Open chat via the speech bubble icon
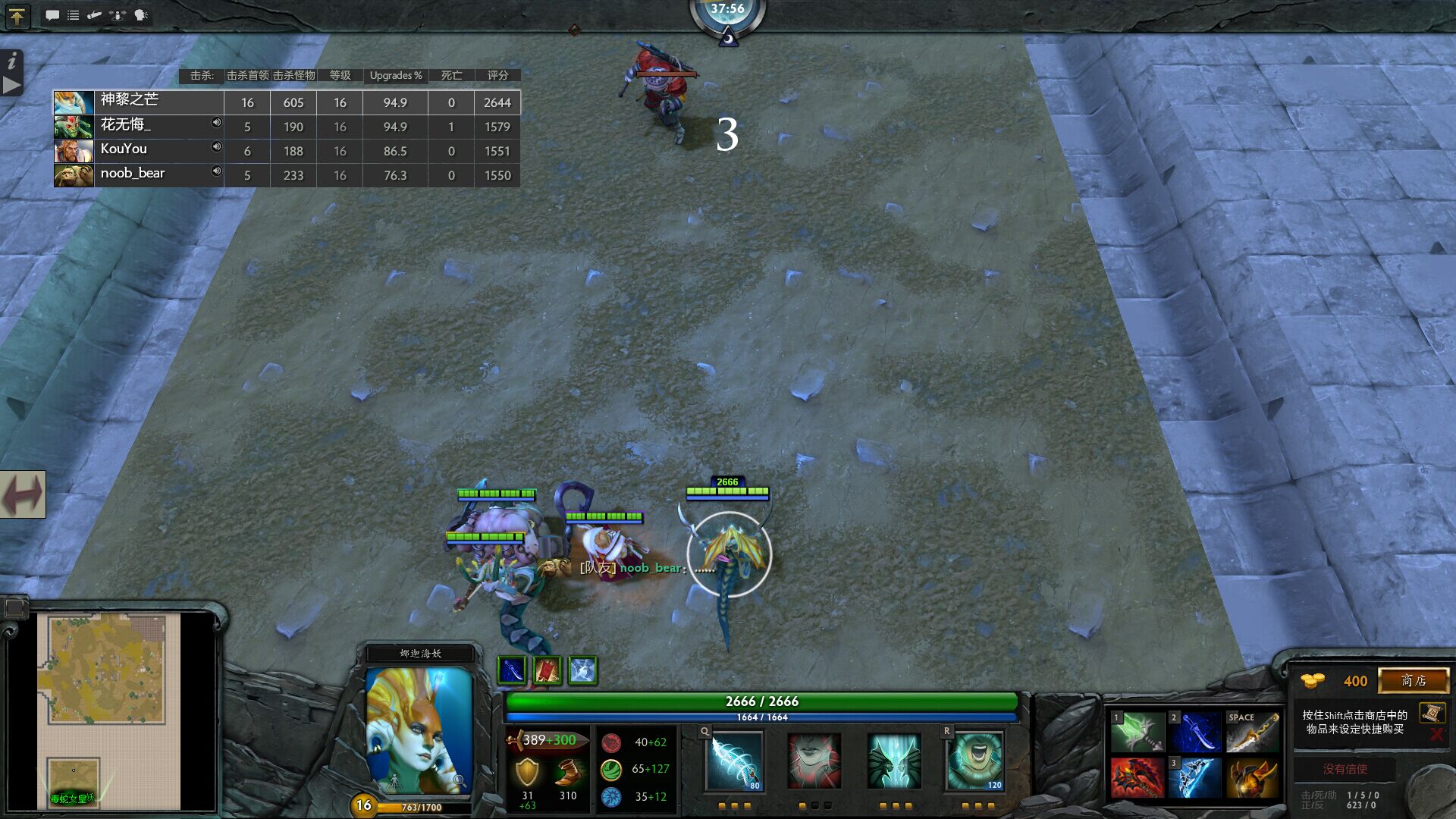This screenshot has height=819, width=1456. click(x=52, y=15)
